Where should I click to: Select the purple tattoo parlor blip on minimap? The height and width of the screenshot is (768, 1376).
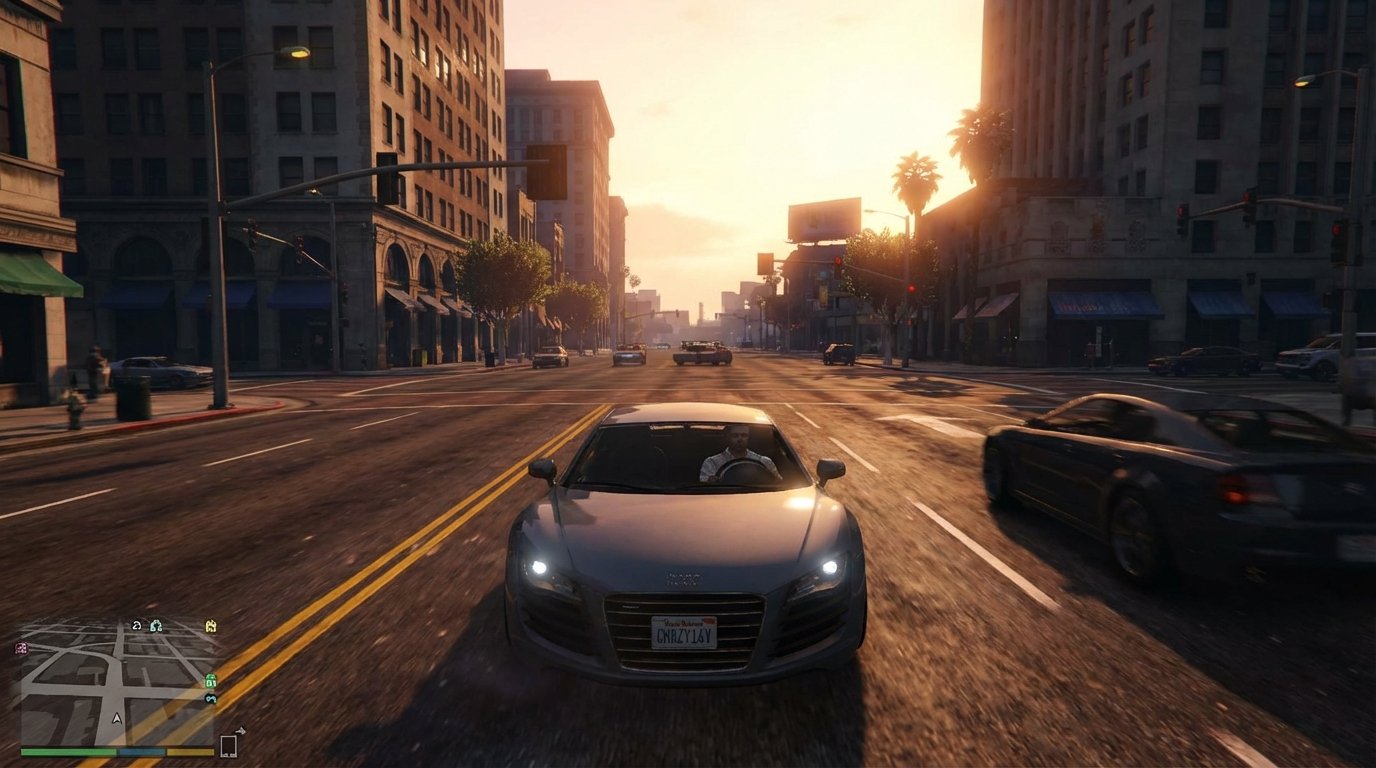20,647
